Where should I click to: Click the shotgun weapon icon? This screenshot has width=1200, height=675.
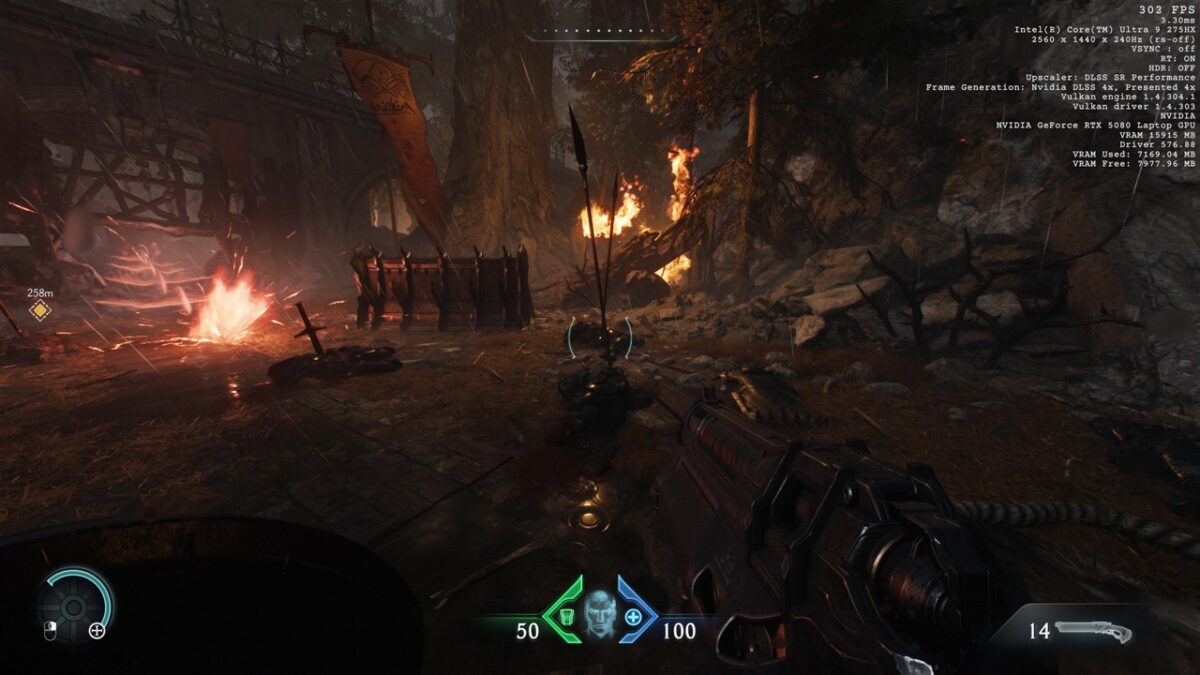point(1093,632)
